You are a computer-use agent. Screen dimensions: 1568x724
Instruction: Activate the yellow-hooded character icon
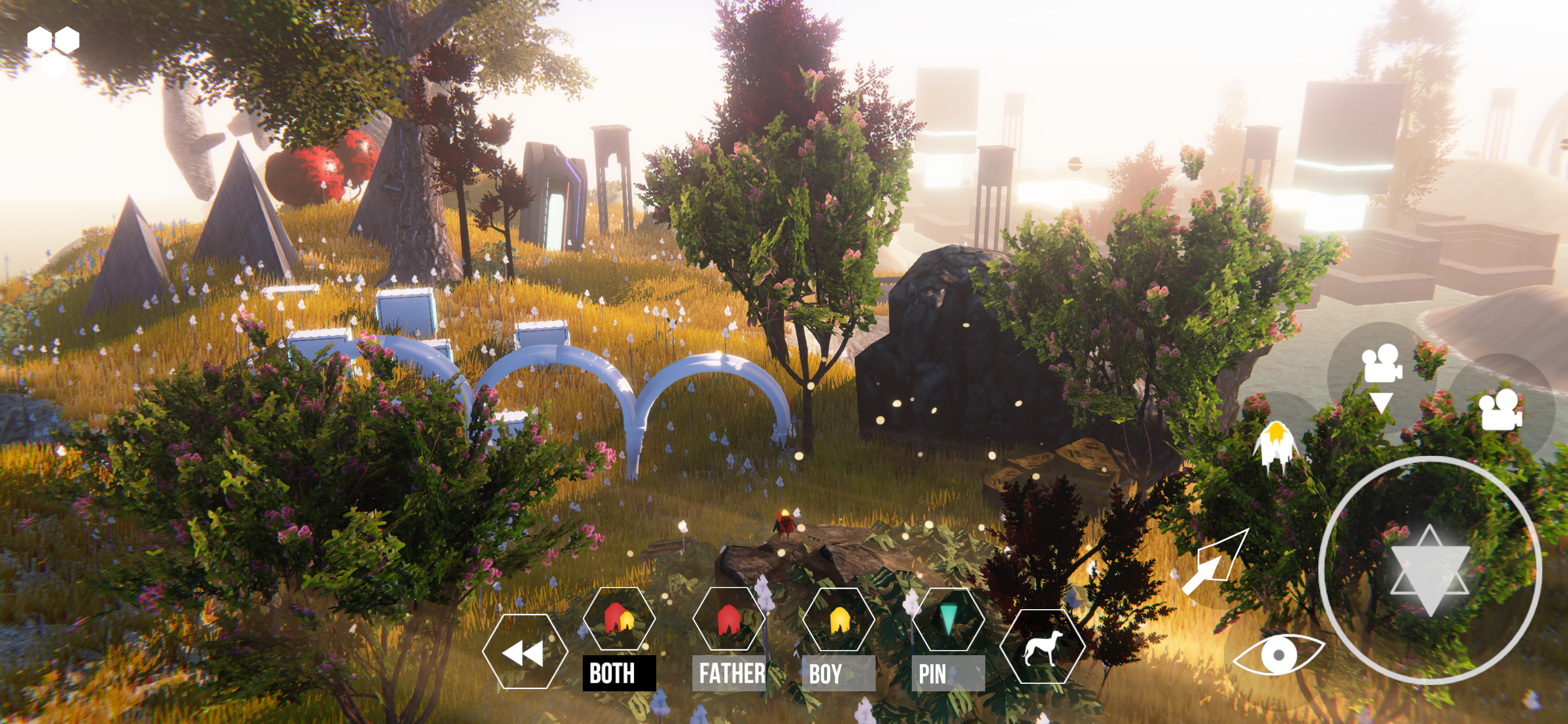pyautogui.click(x=1276, y=444)
